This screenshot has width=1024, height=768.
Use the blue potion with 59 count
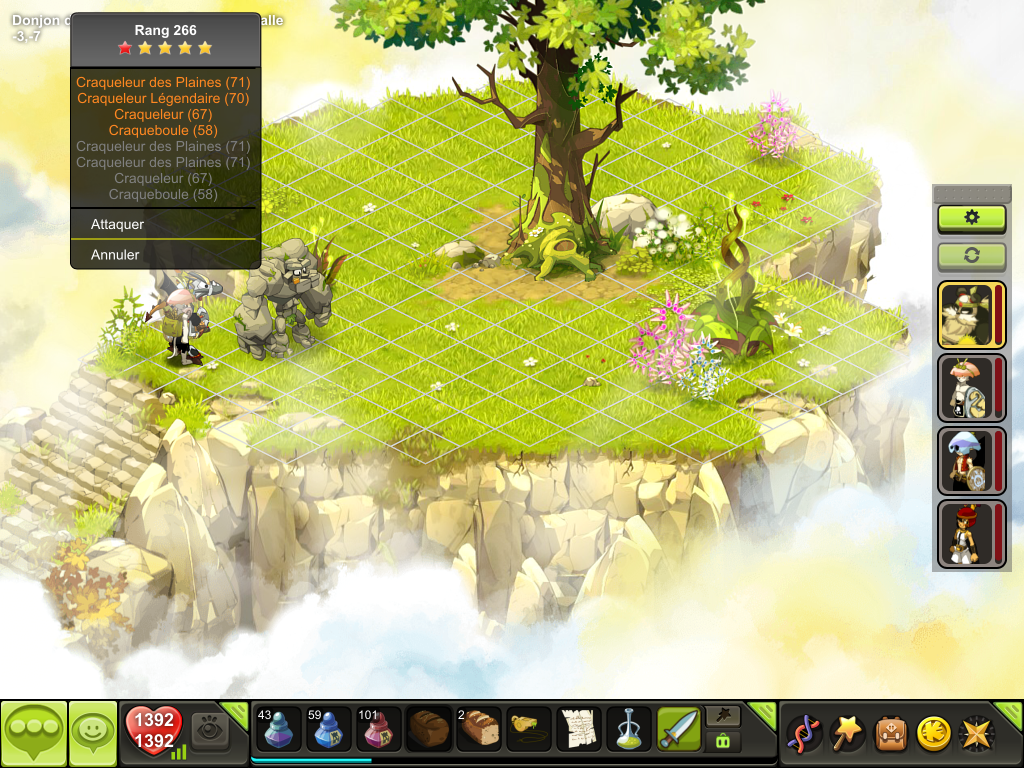click(329, 729)
